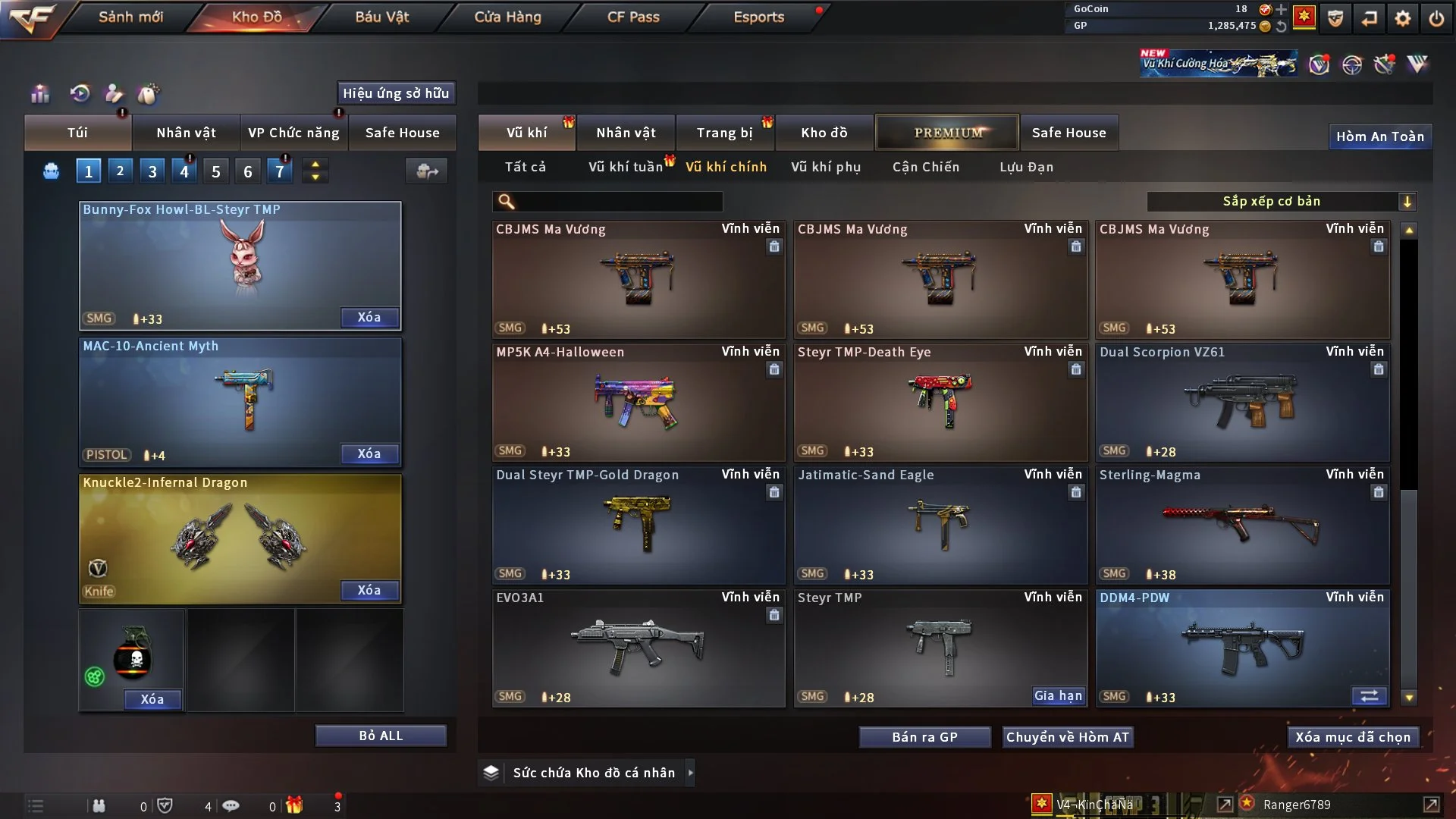Select the MP5K A4-Halloween weapon
1456x819 pixels.
pos(638,403)
